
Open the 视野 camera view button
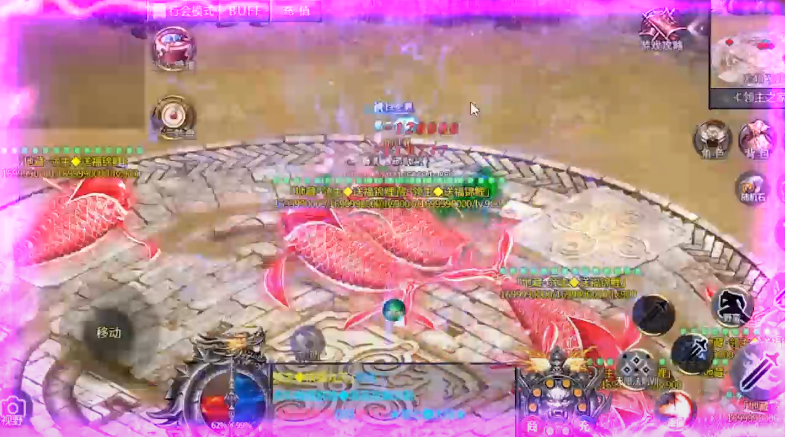(x=14, y=410)
